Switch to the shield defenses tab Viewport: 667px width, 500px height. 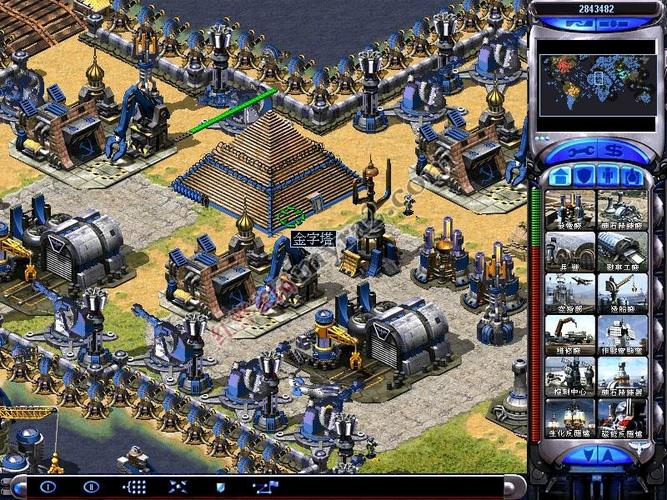pyautogui.click(x=583, y=177)
